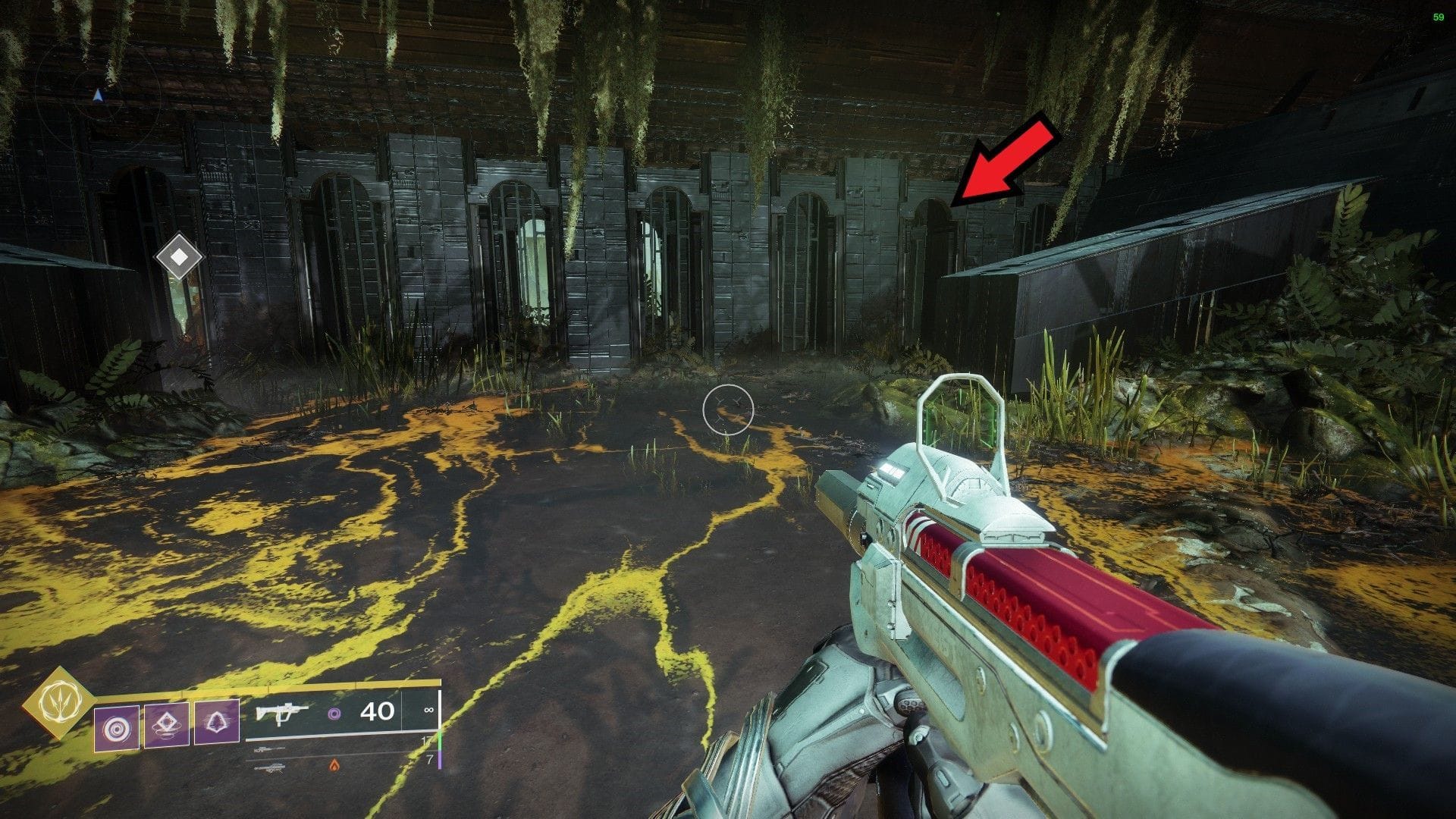Click the ammo counter showing 40
This screenshot has height=819, width=1456.
(x=378, y=711)
